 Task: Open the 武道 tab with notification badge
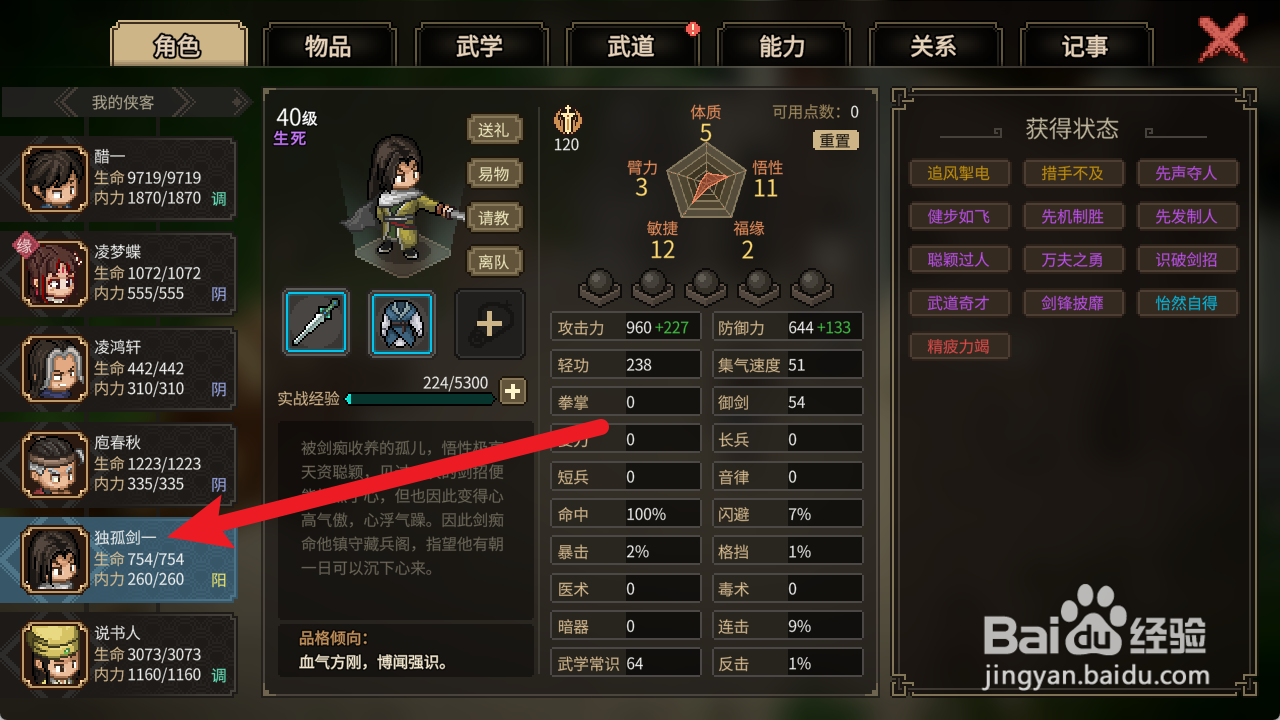(x=632, y=44)
